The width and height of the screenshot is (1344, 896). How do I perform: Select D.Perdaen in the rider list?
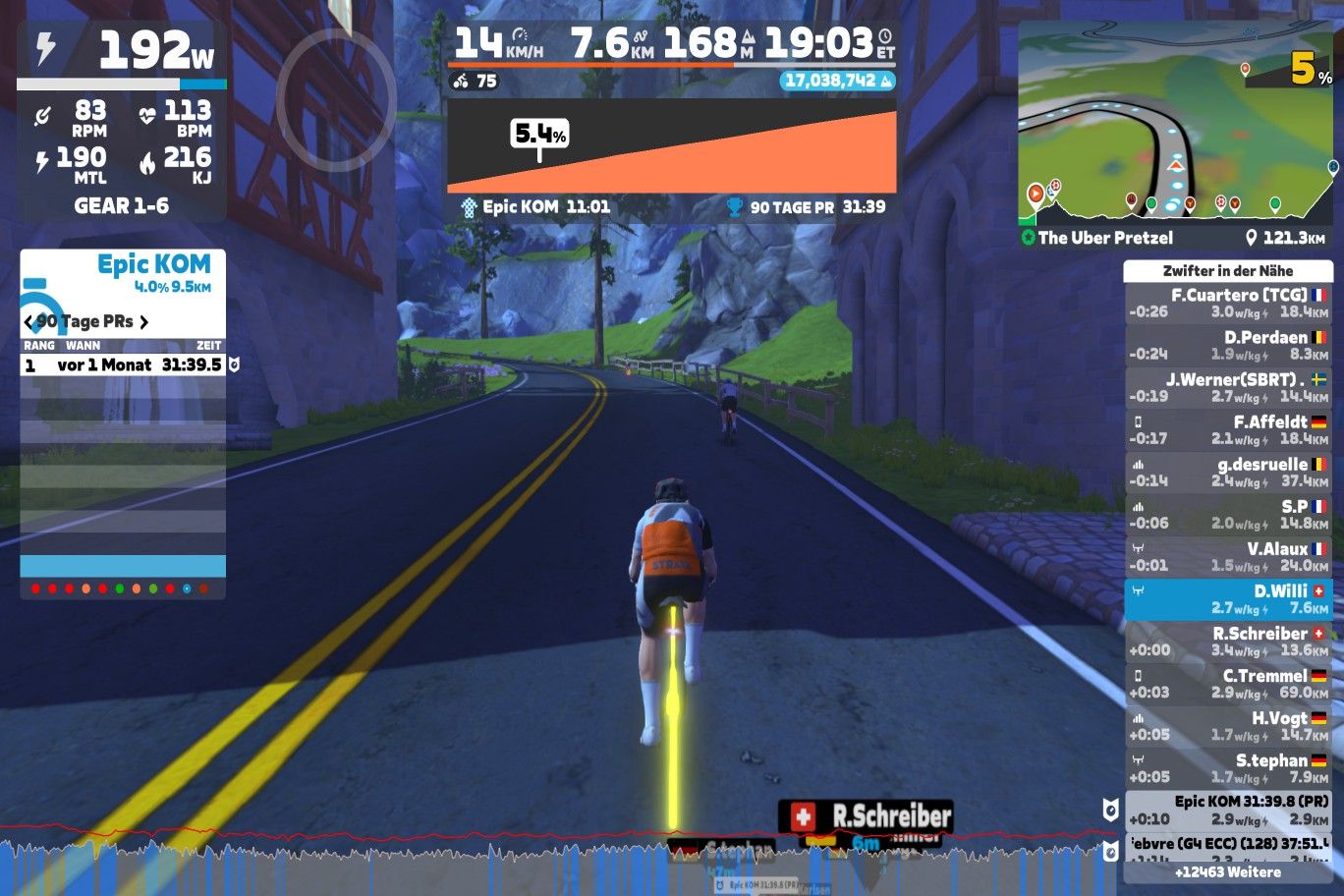1228,345
